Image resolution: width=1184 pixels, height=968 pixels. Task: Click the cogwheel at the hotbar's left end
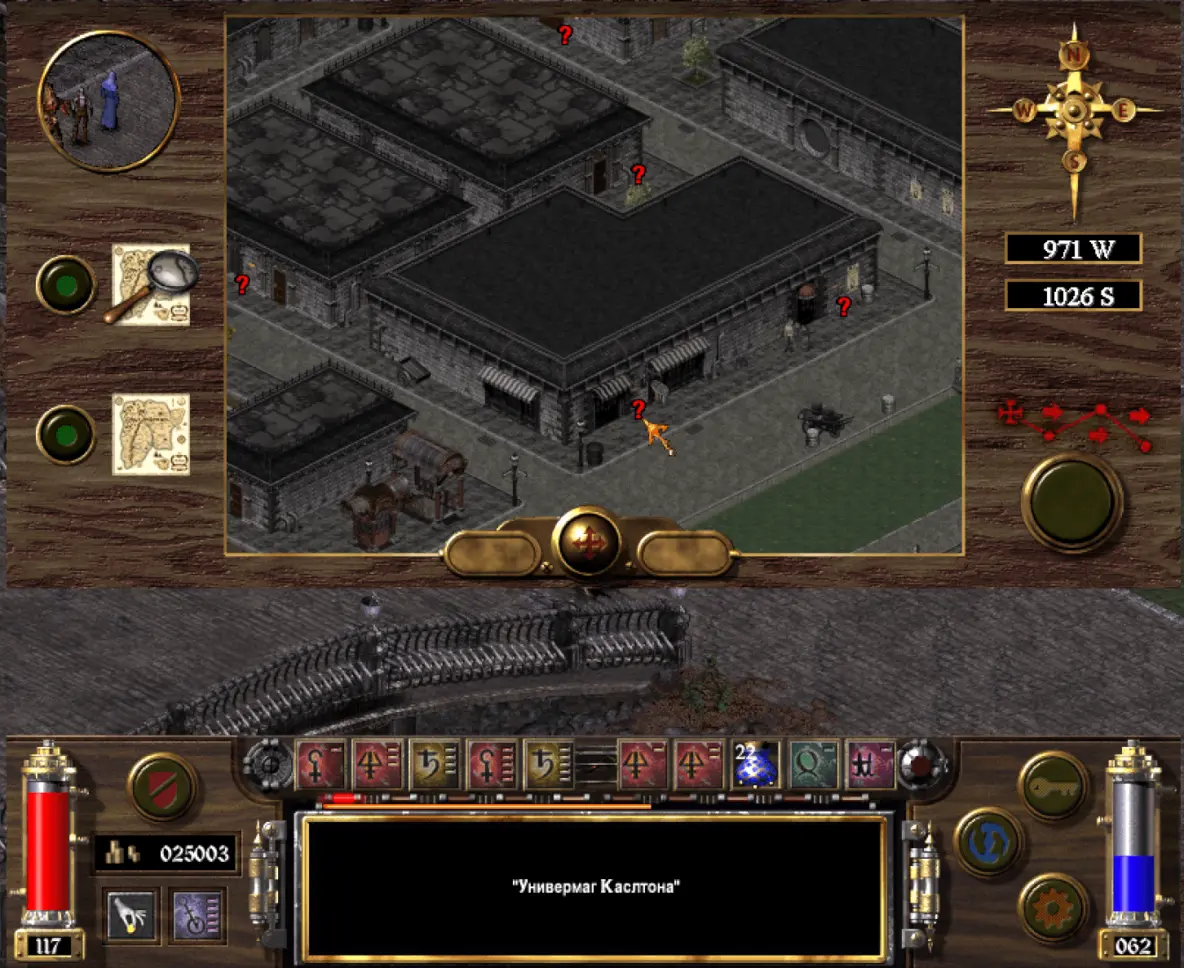coord(267,765)
